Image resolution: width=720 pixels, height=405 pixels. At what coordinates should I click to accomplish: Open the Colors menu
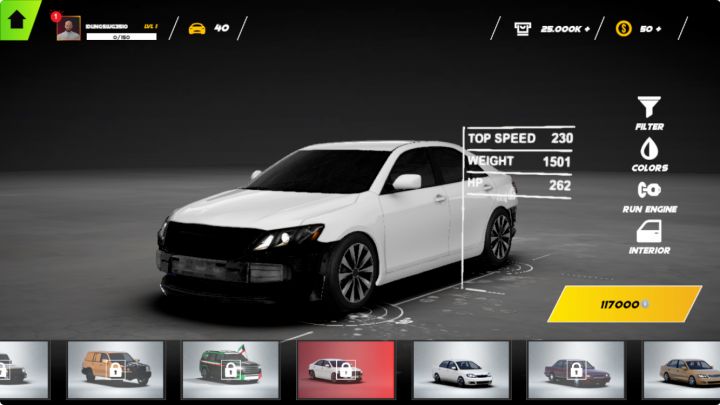649,154
